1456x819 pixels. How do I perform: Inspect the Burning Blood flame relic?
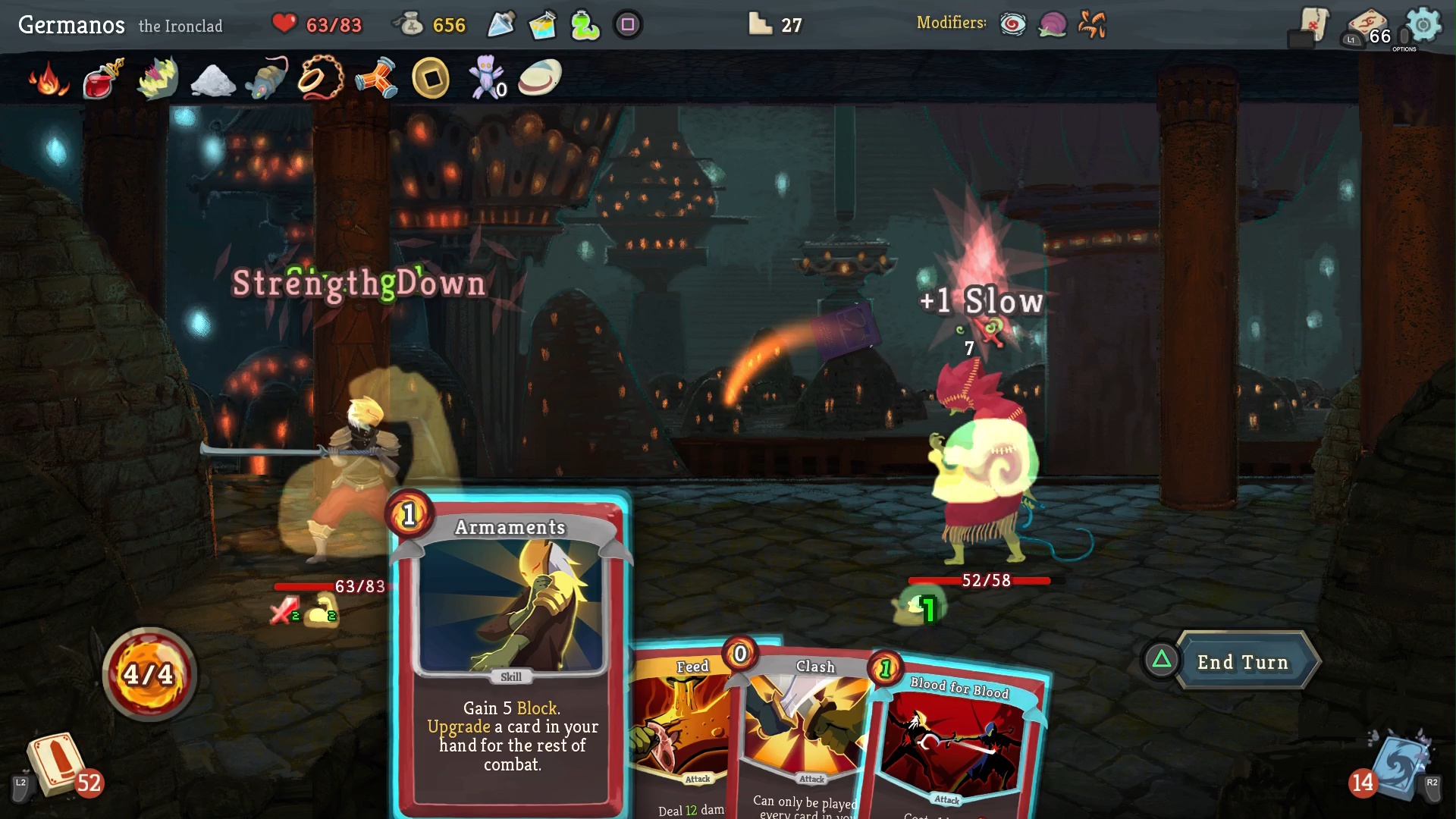[x=49, y=78]
